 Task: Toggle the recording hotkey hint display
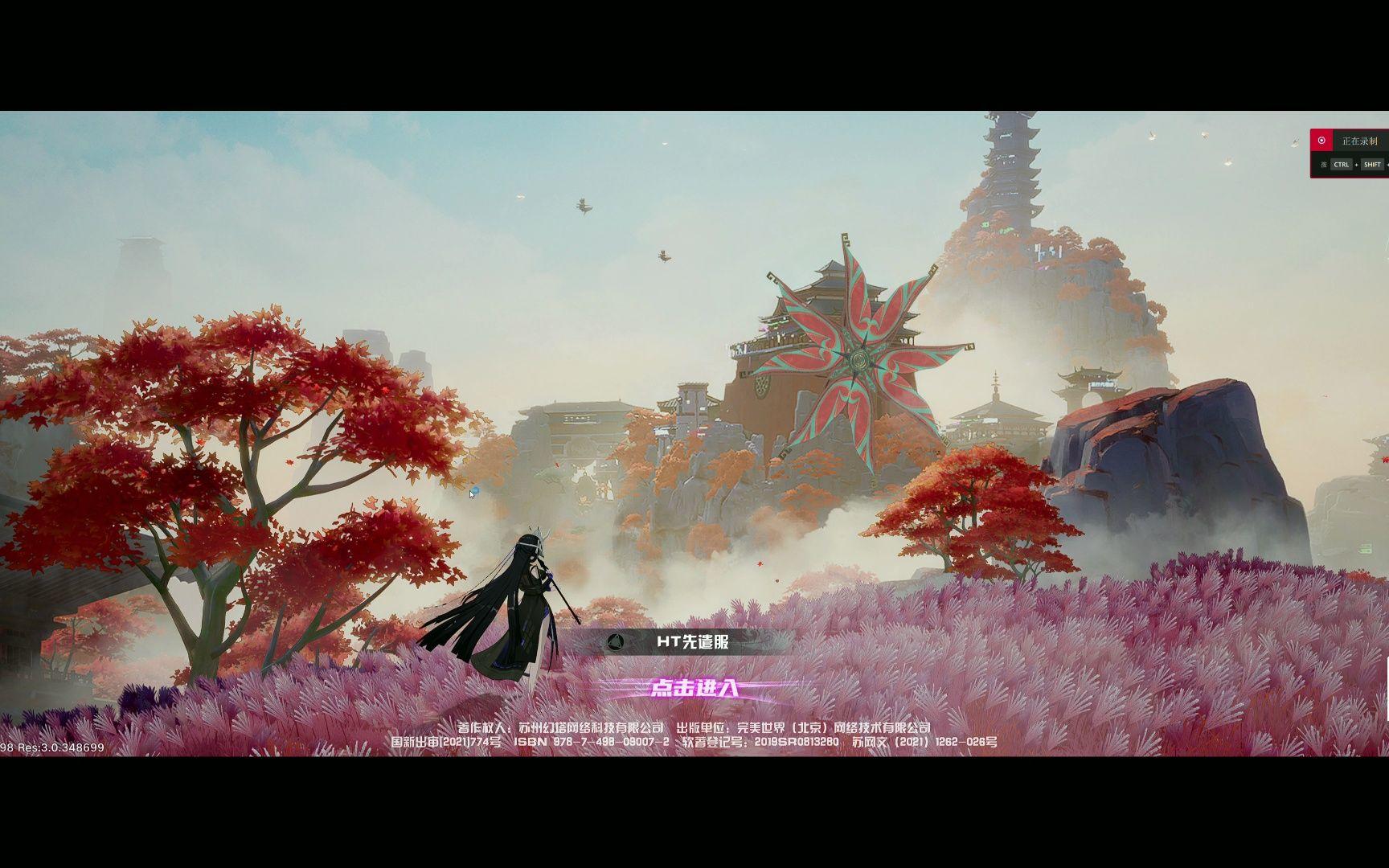(x=1324, y=165)
